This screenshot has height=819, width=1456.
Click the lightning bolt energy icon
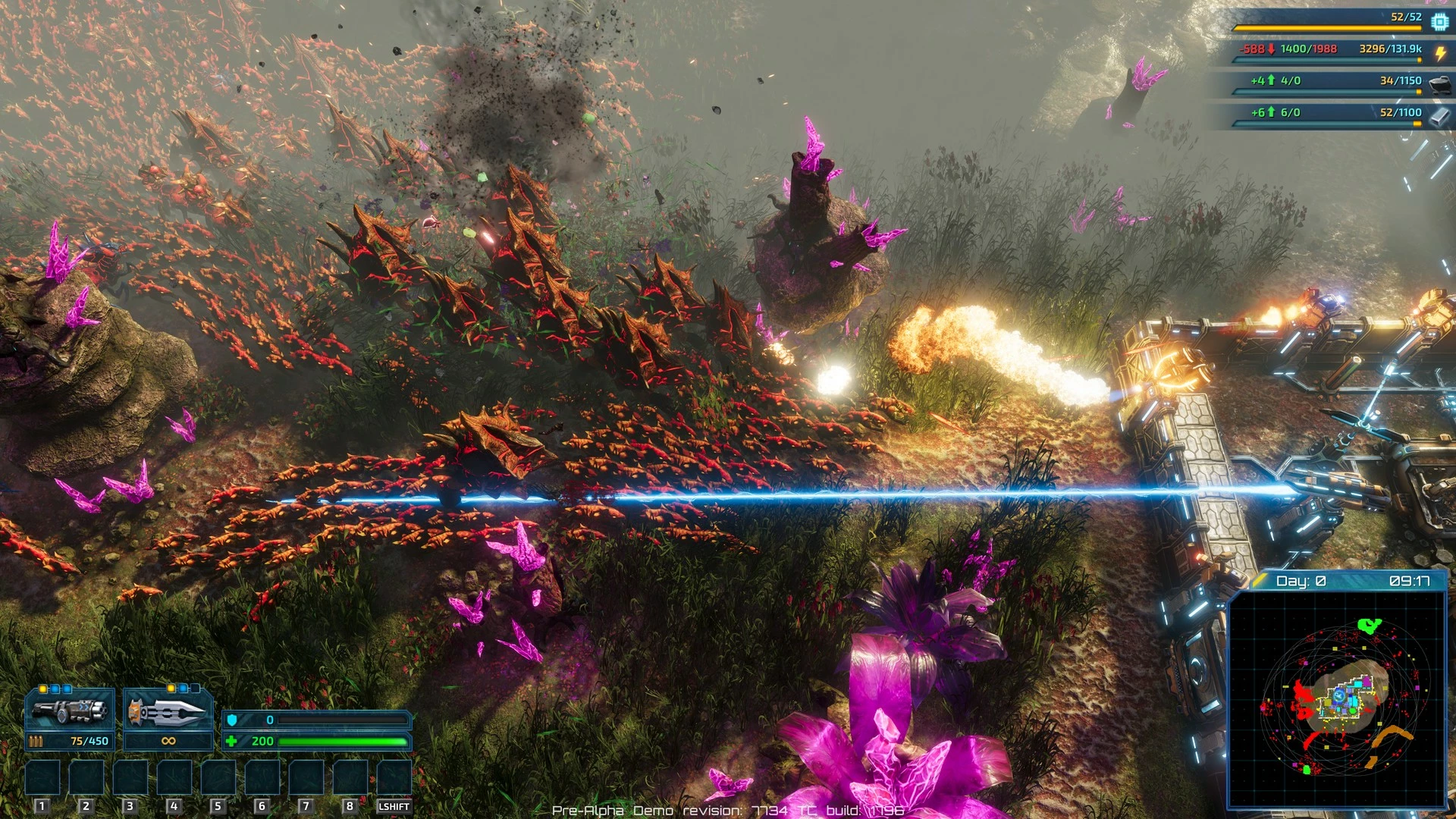[x=1439, y=52]
